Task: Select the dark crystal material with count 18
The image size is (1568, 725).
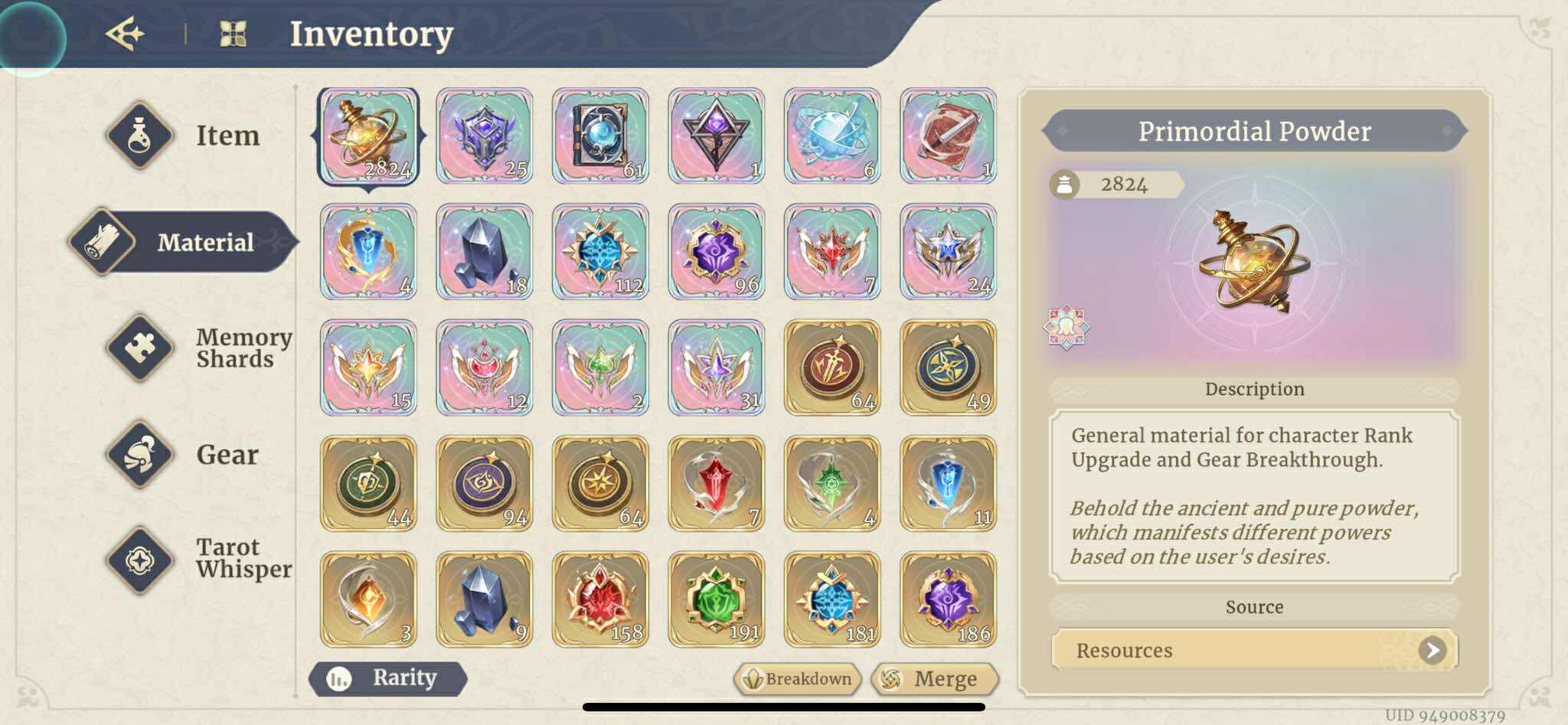Action: click(484, 252)
